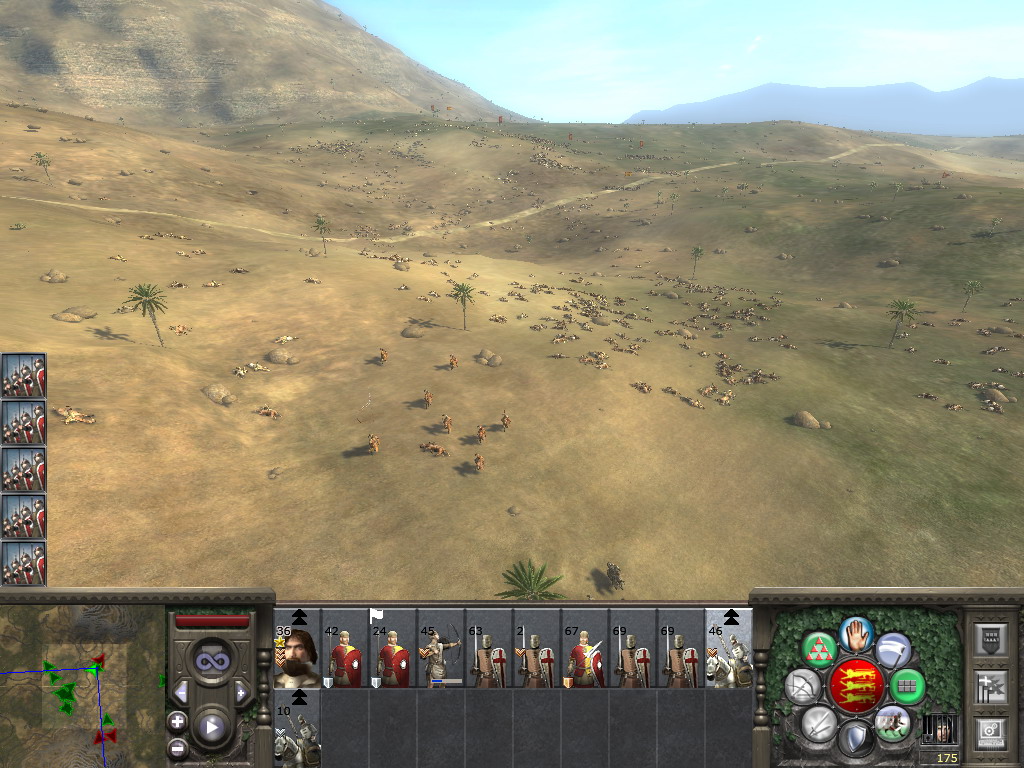Select the bearded general's unit card
Image resolution: width=1024 pixels, height=768 pixels.
point(297,656)
